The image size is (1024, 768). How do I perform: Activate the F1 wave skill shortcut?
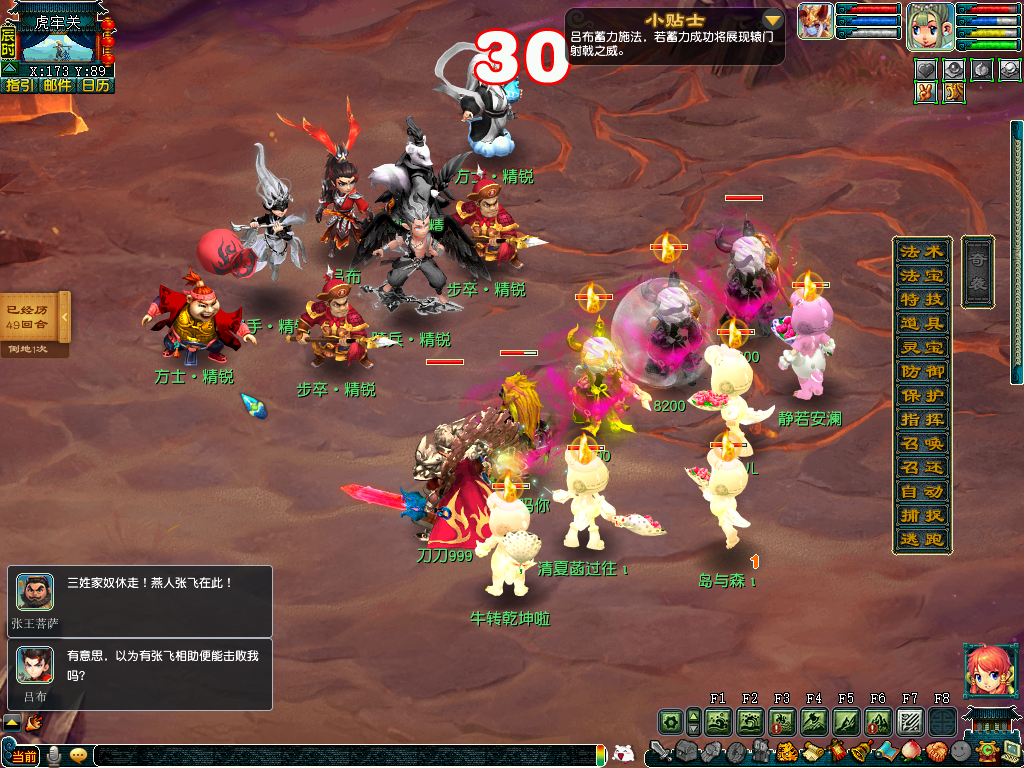click(x=718, y=720)
